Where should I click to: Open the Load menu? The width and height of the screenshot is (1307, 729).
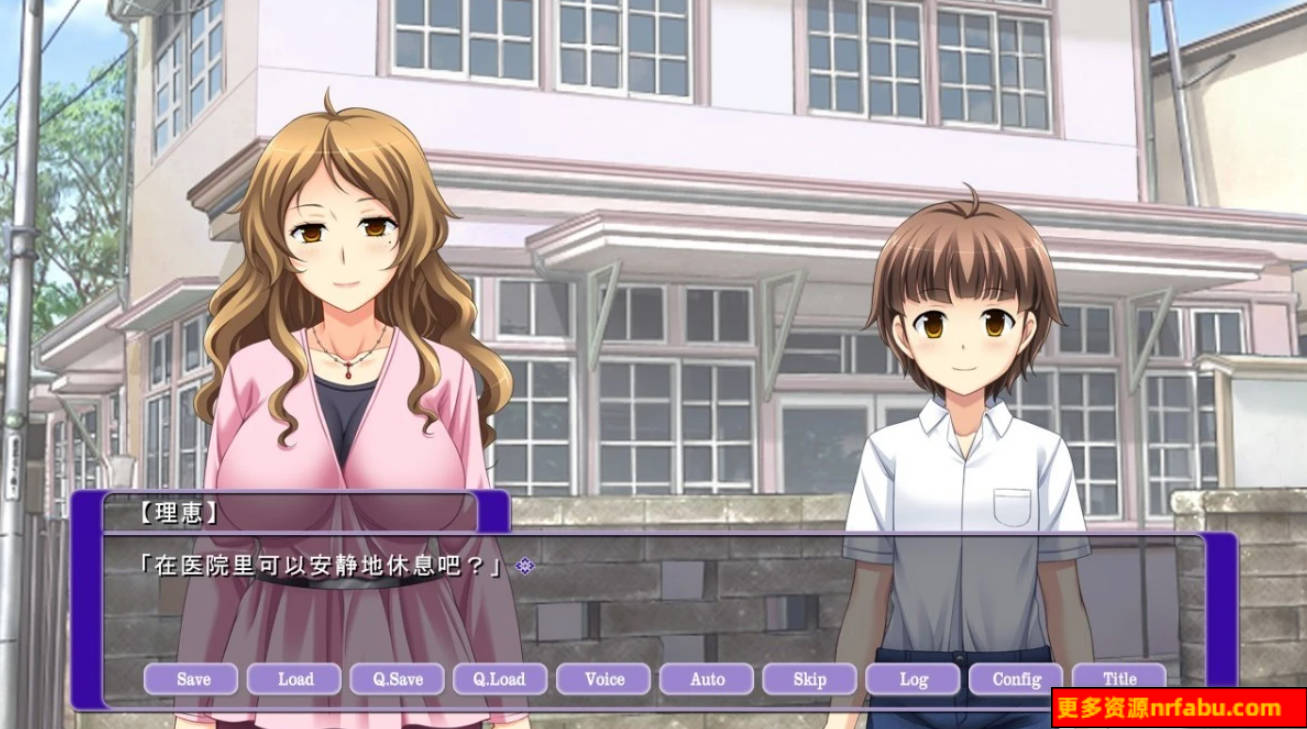coord(295,679)
